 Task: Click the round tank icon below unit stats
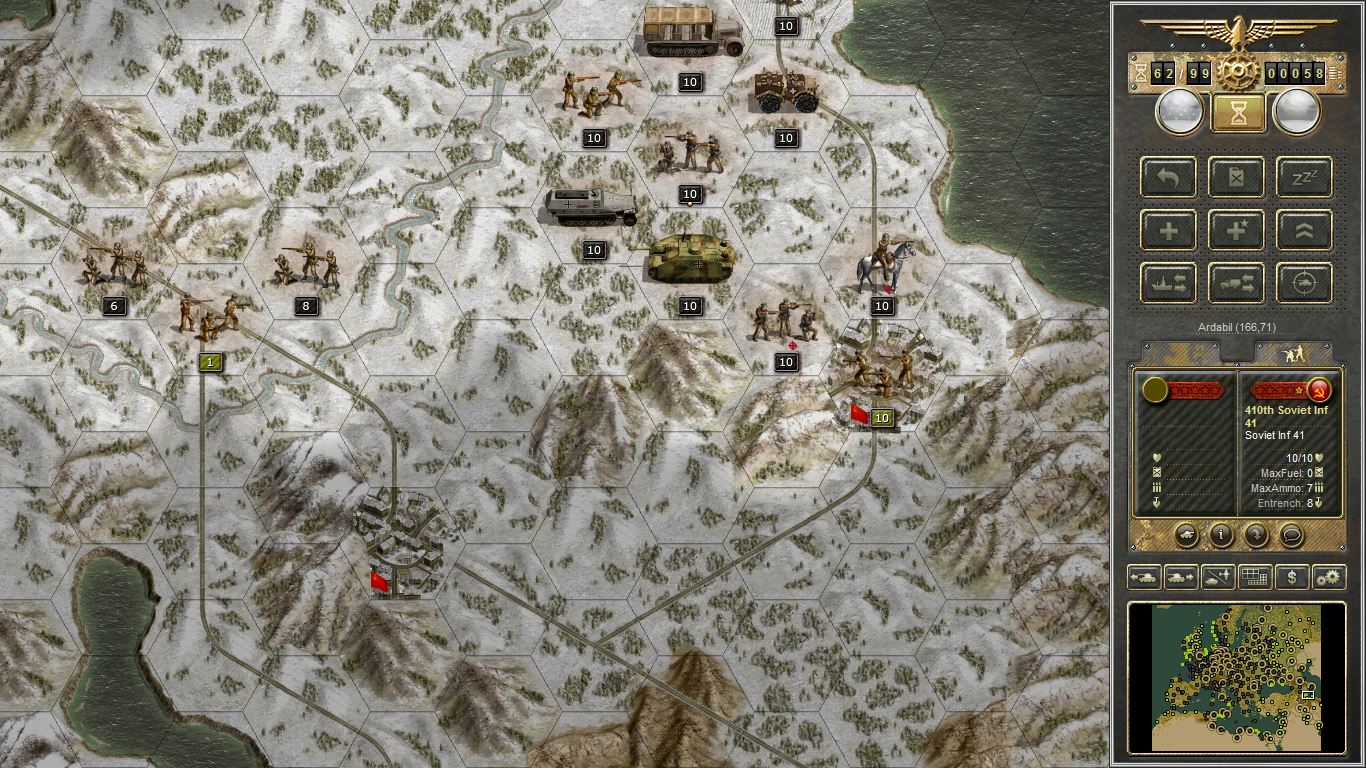tap(1186, 534)
